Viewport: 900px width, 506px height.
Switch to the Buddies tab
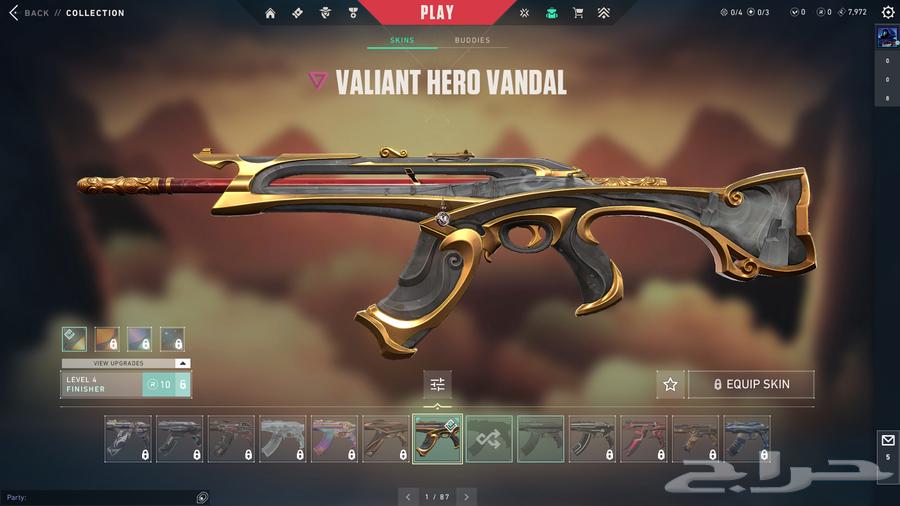point(472,41)
